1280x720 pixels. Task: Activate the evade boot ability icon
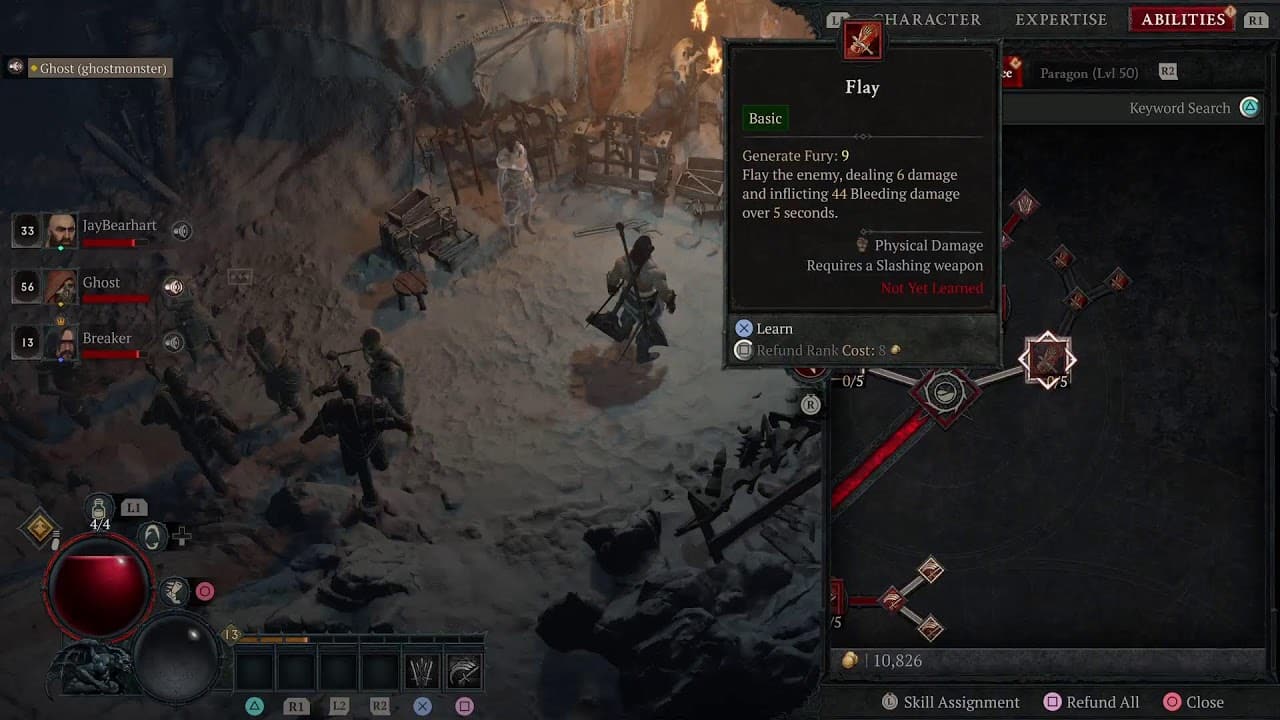(x=176, y=591)
